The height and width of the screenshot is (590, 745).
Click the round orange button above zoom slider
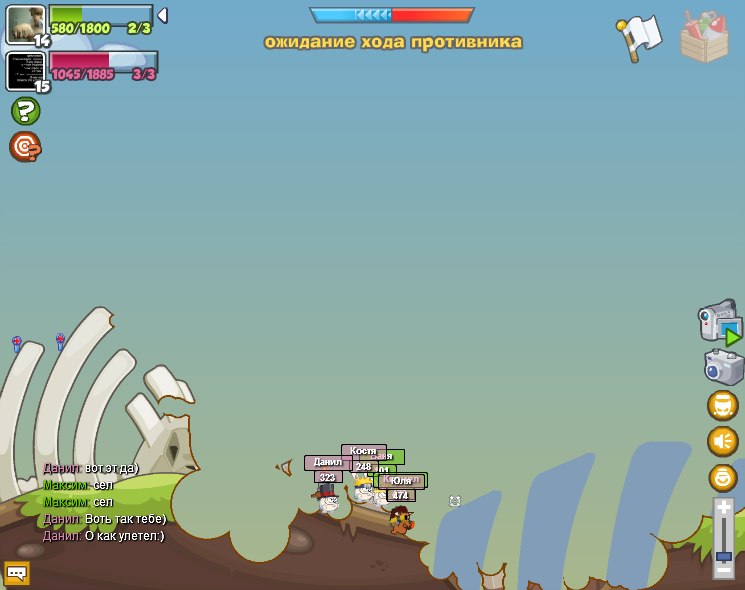click(x=723, y=477)
